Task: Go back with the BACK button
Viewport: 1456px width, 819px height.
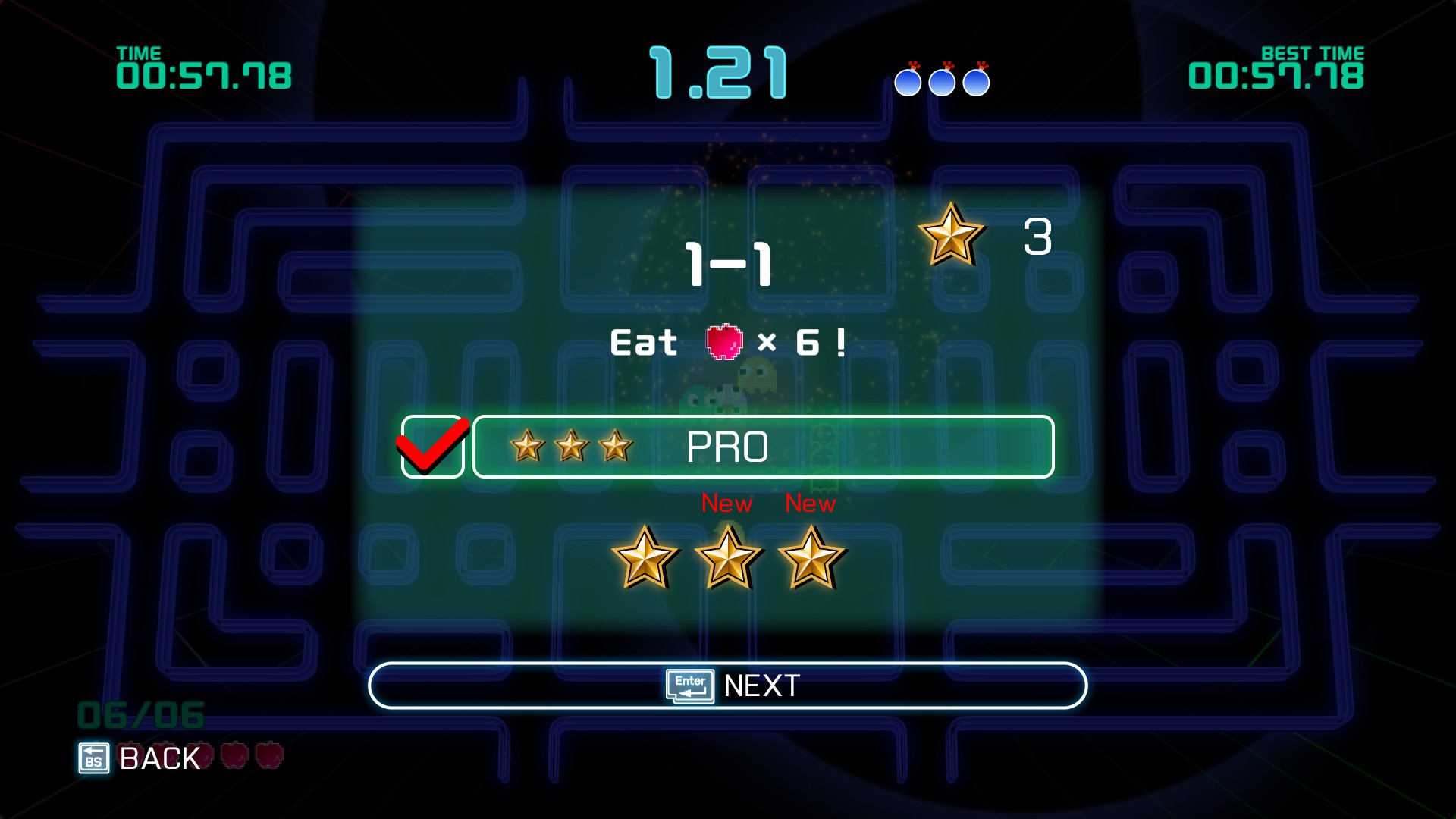Action: [x=140, y=758]
